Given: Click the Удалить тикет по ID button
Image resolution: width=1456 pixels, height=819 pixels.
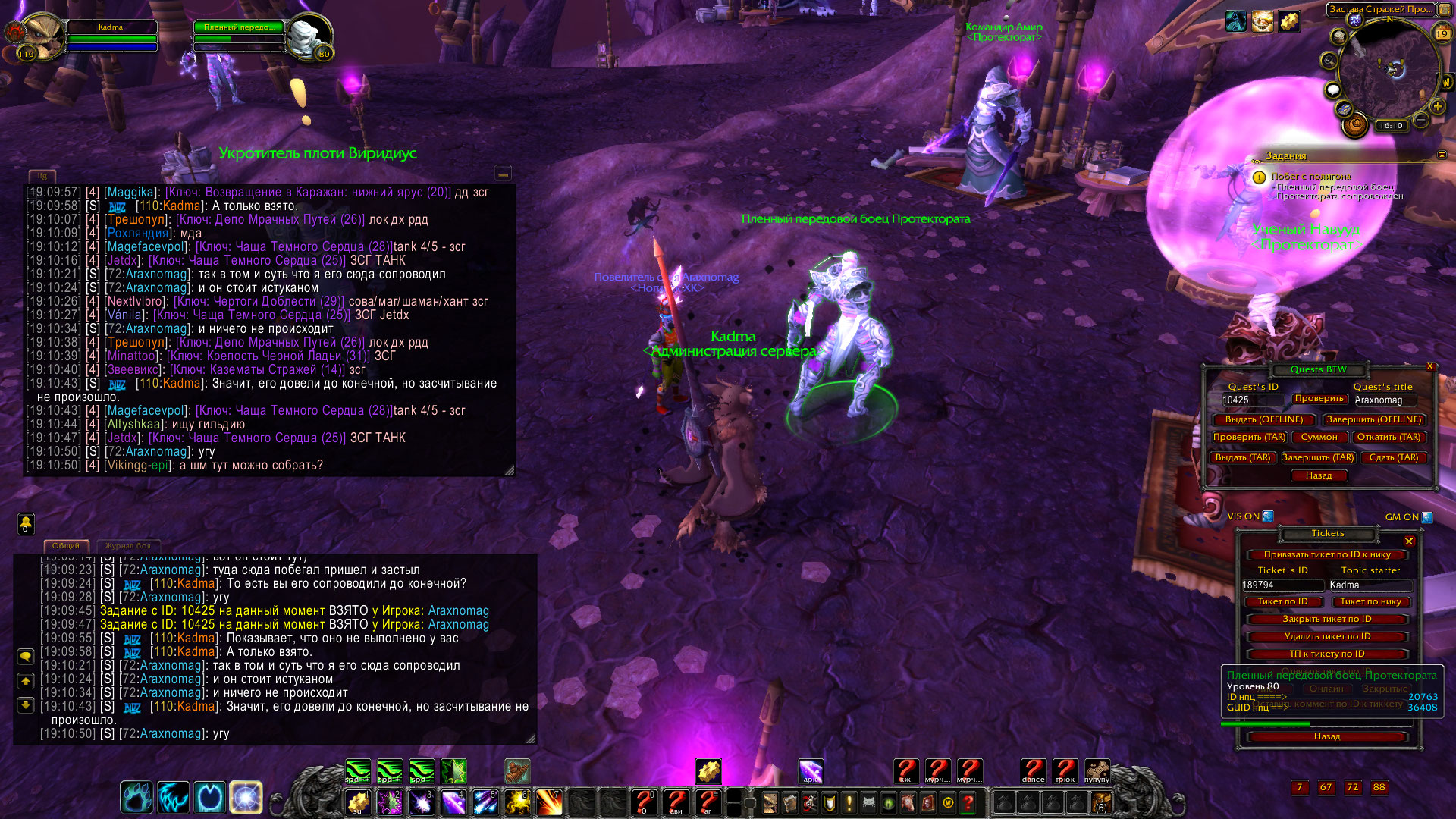Looking at the screenshot, I should [x=1326, y=637].
